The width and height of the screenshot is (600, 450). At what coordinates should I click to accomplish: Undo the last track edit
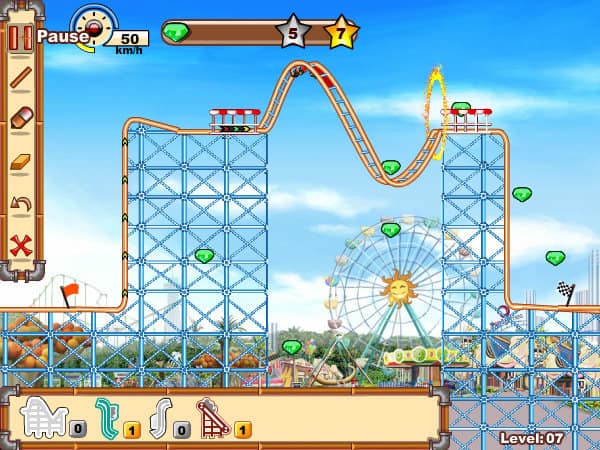pos(20,204)
